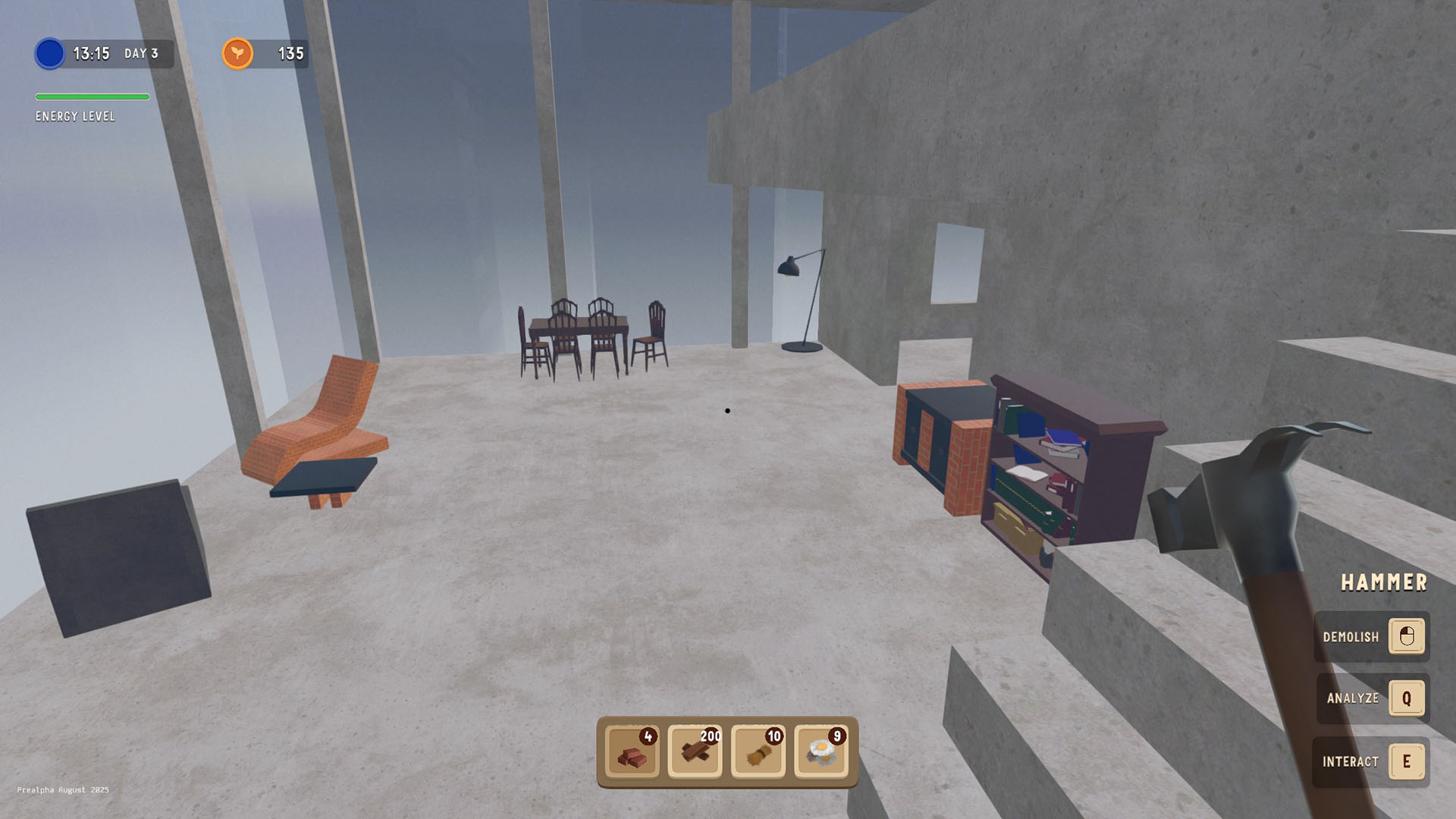Click the mouse icon beside Demolish
The height and width of the screenshot is (819, 1456).
click(1407, 637)
